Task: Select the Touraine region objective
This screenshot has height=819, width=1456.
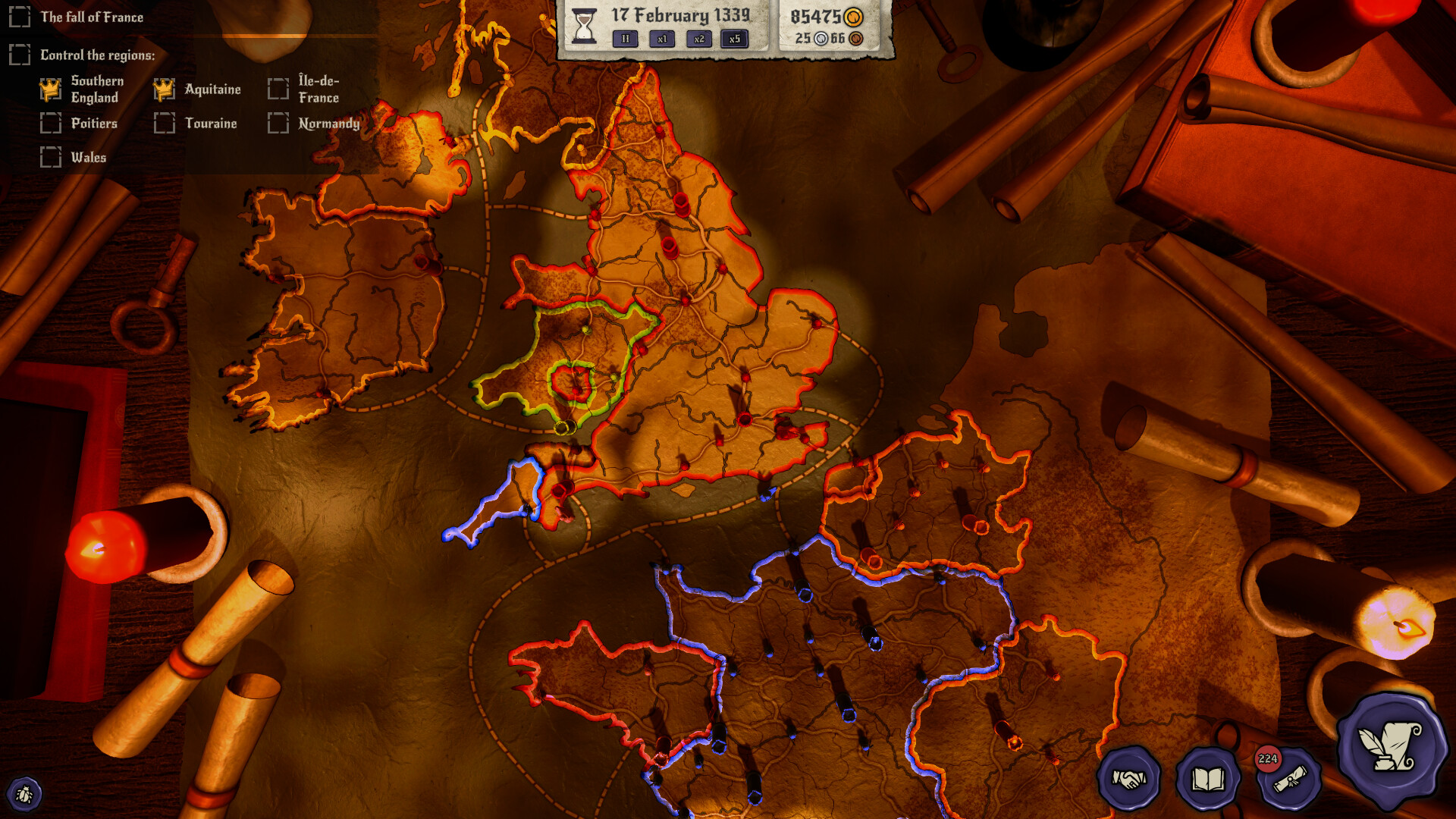Action: (x=211, y=124)
